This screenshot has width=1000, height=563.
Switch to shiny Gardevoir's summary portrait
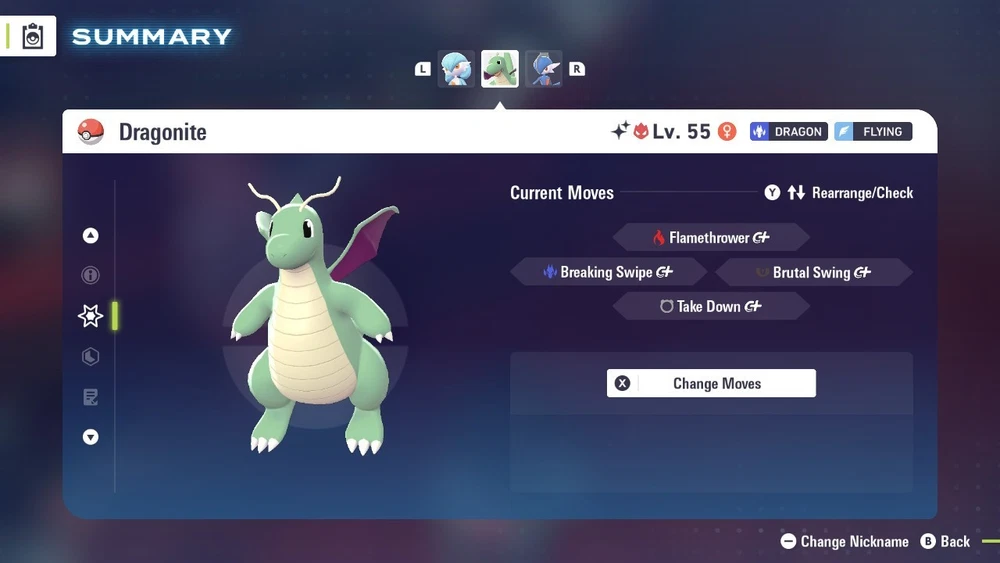(456, 69)
